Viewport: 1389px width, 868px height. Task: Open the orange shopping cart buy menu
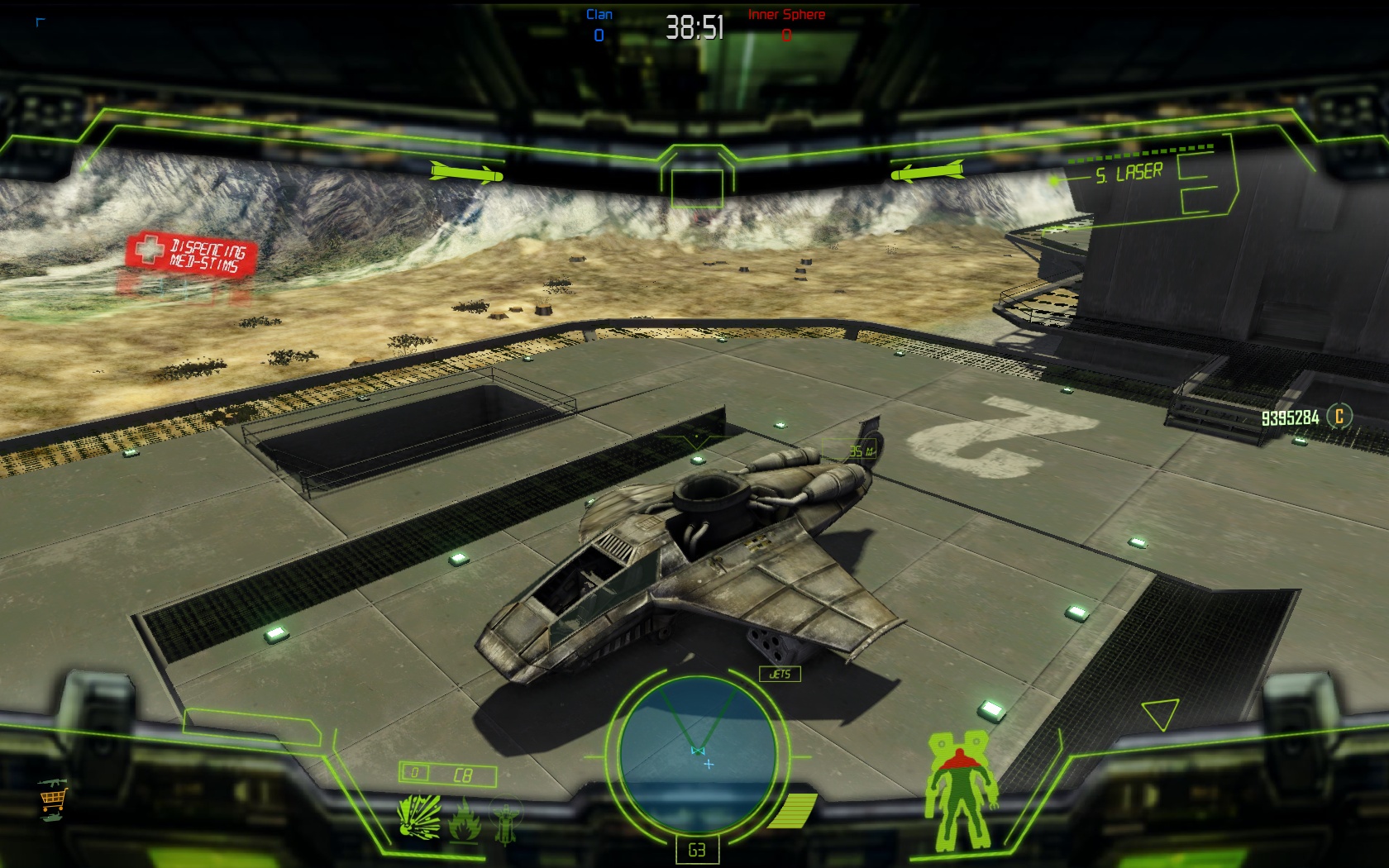52,799
